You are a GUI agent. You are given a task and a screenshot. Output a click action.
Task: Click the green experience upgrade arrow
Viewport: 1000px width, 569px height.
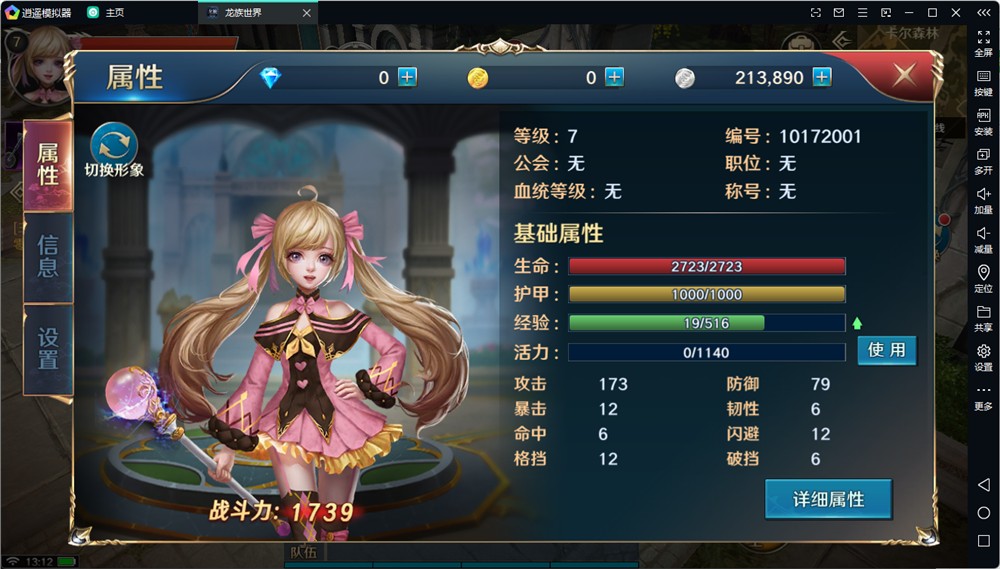[857, 323]
